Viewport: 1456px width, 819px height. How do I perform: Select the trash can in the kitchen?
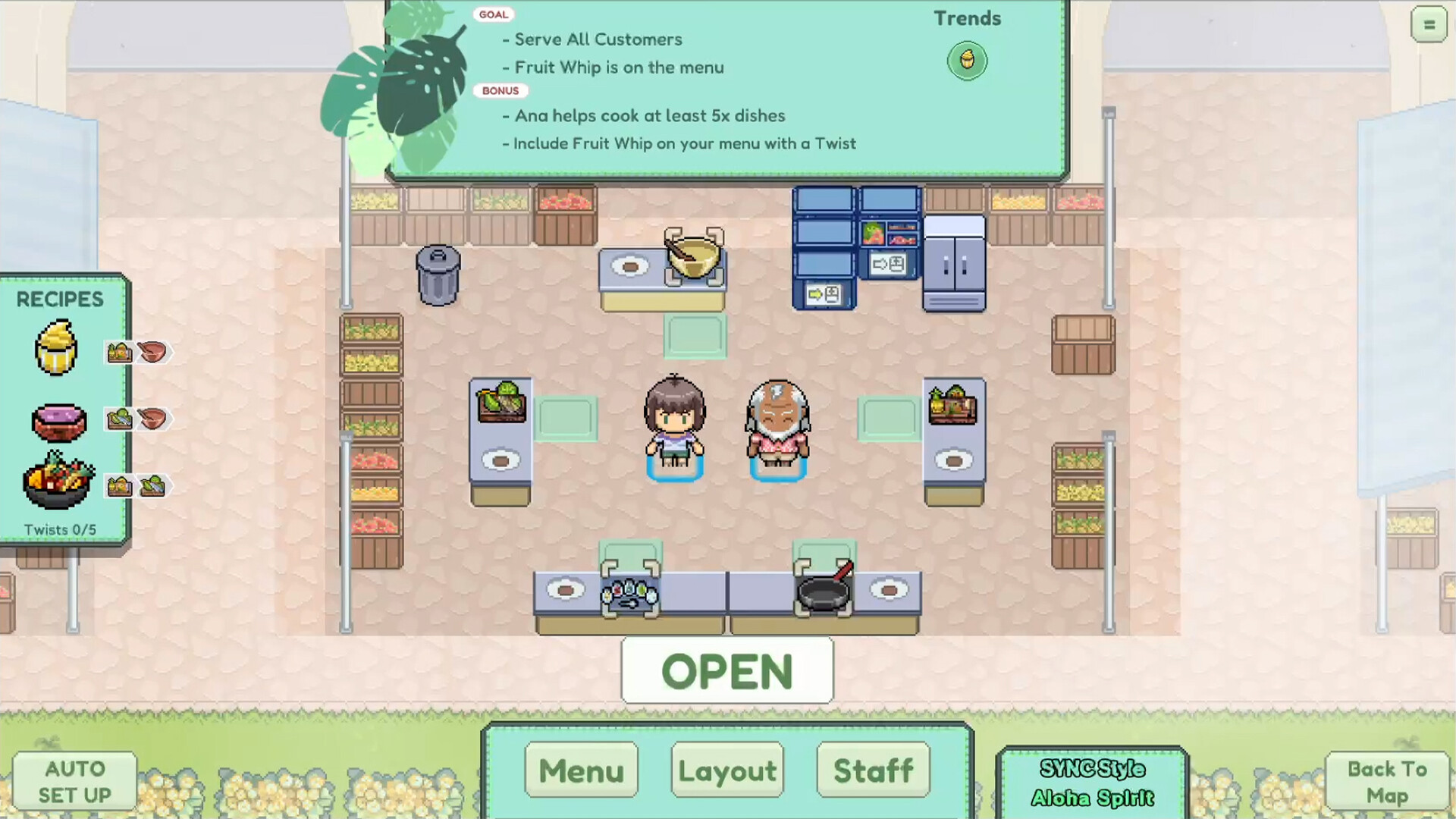click(x=438, y=275)
